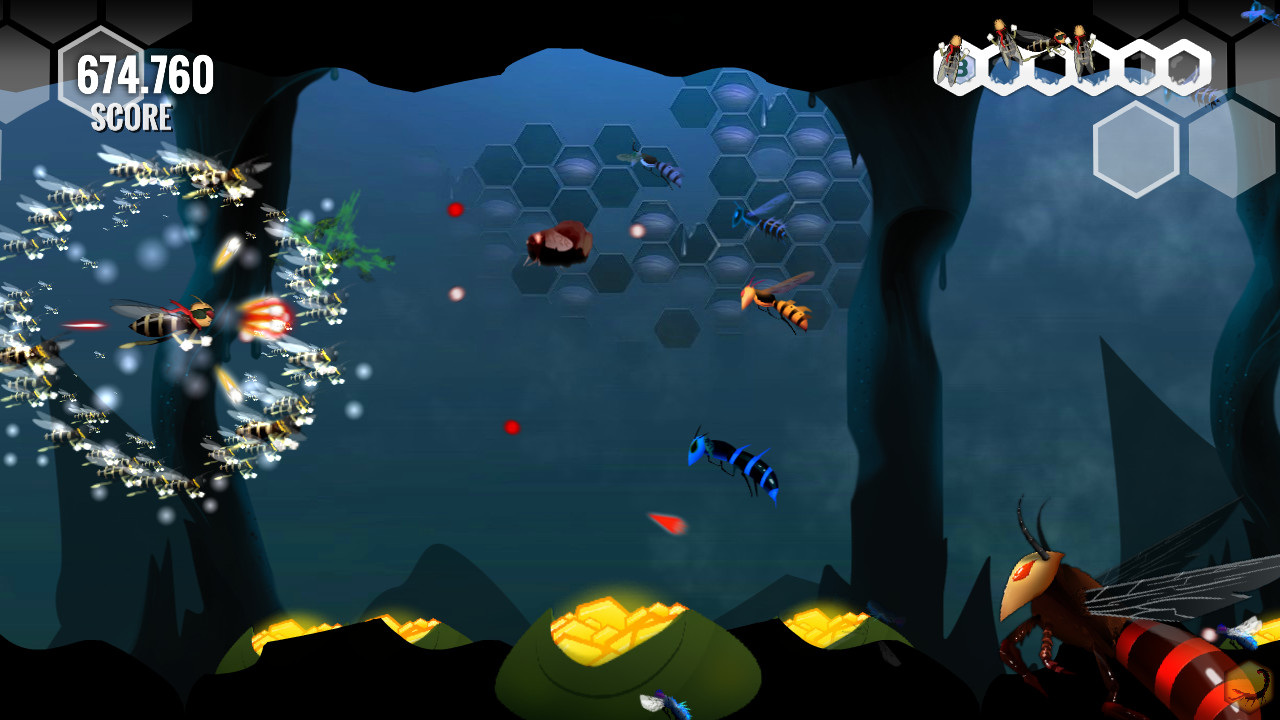Click the sunglasses-wearing wasp in the lives row
This screenshot has height=720, width=1280.
pyautogui.click(x=1048, y=42)
